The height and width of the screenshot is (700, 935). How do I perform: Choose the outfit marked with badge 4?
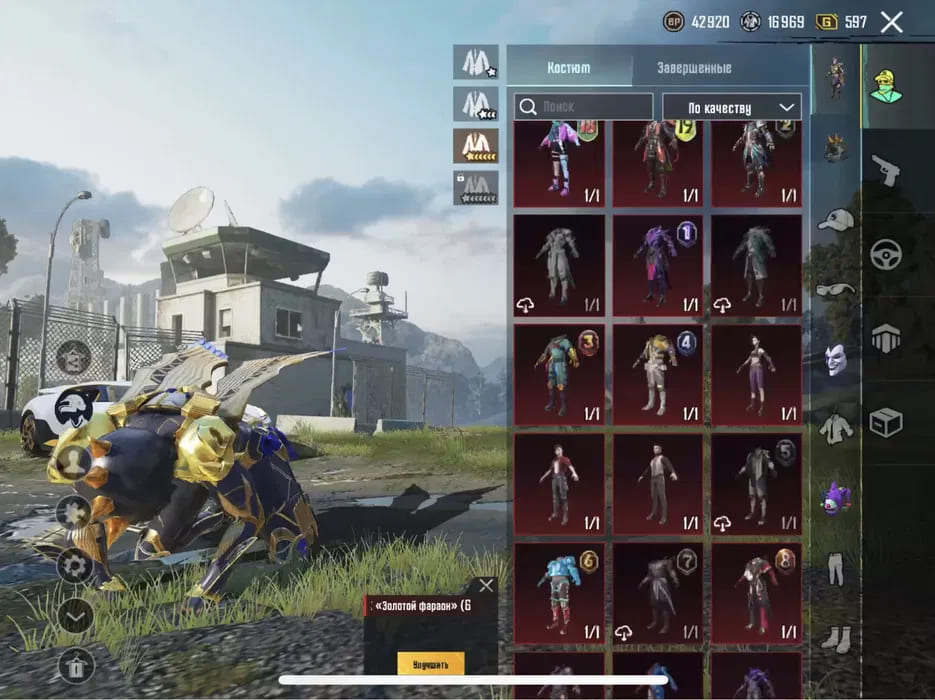[x=657, y=373]
